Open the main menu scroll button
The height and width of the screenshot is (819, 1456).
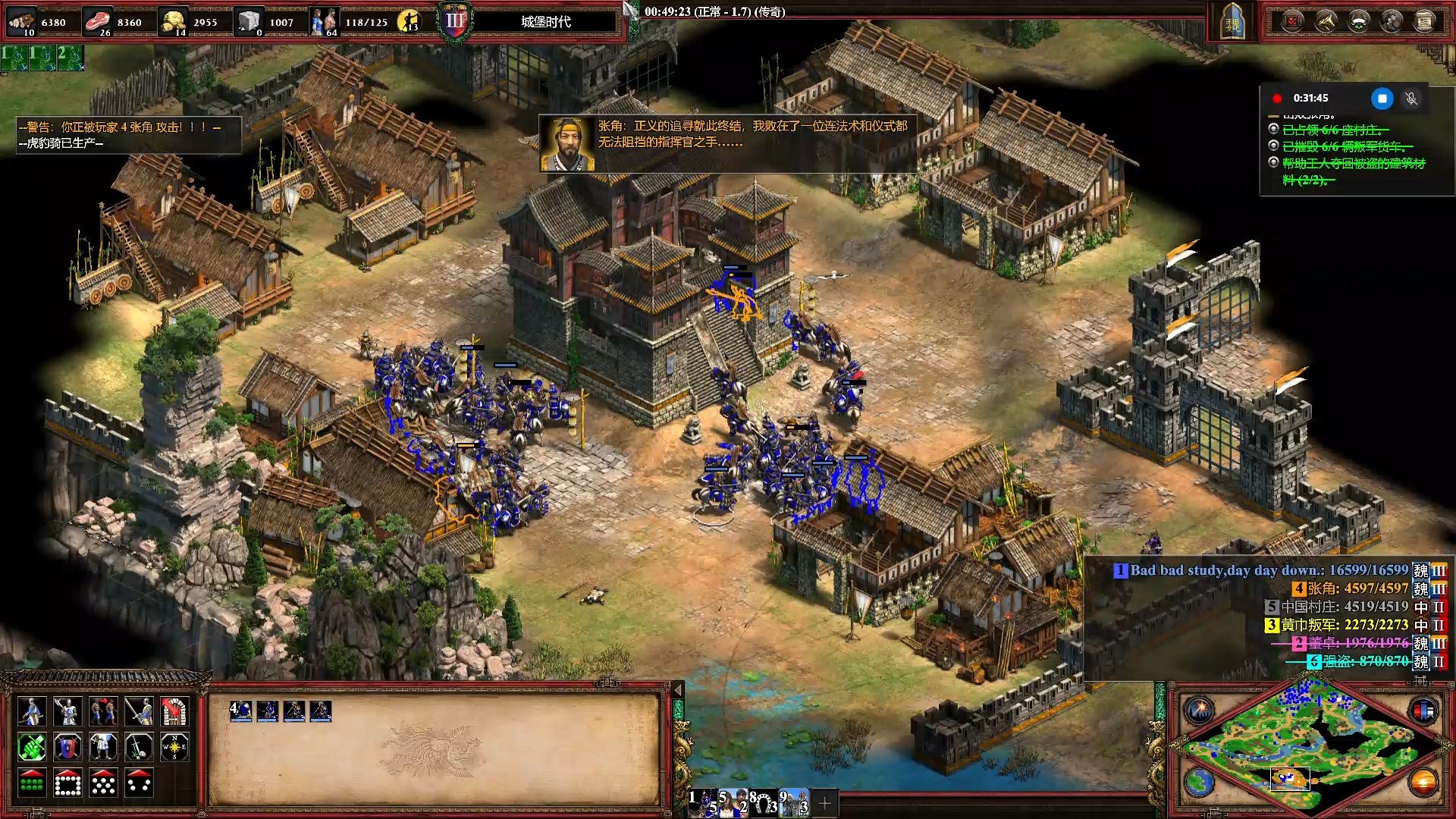(x=1425, y=21)
